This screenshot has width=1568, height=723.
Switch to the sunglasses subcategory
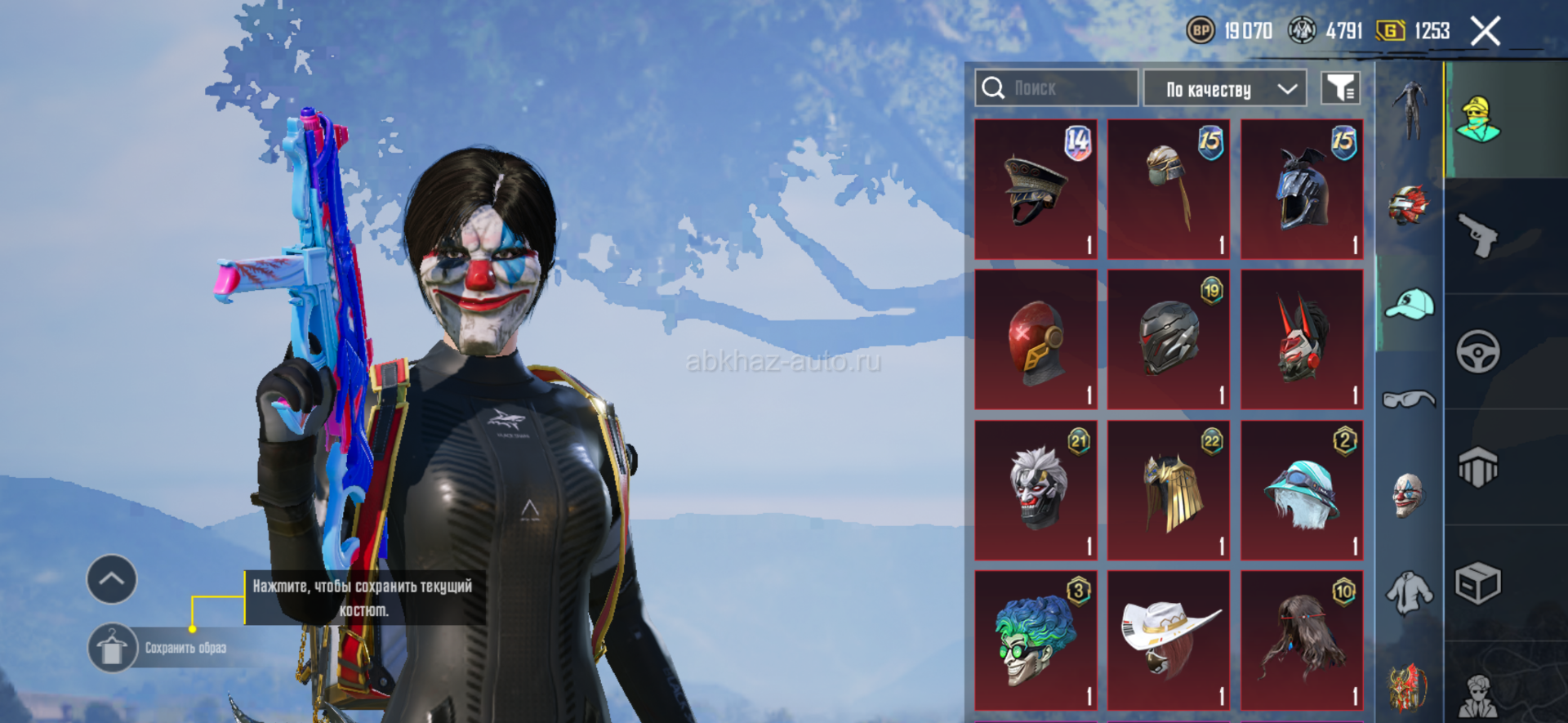[1409, 399]
